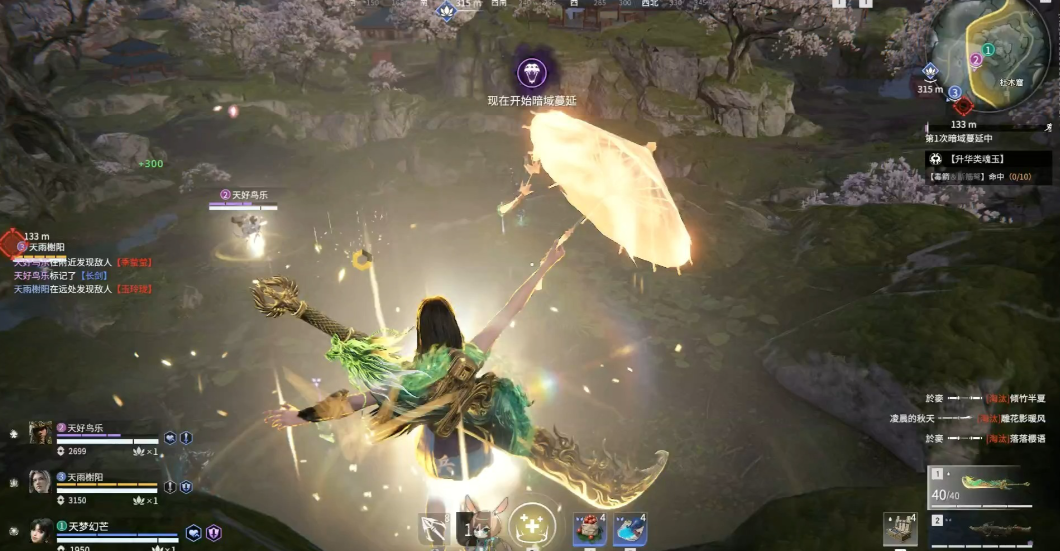The width and height of the screenshot is (1060, 551).
Task: Click teammate 天好鸟乐's portrait
Action: (x=41, y=432)
